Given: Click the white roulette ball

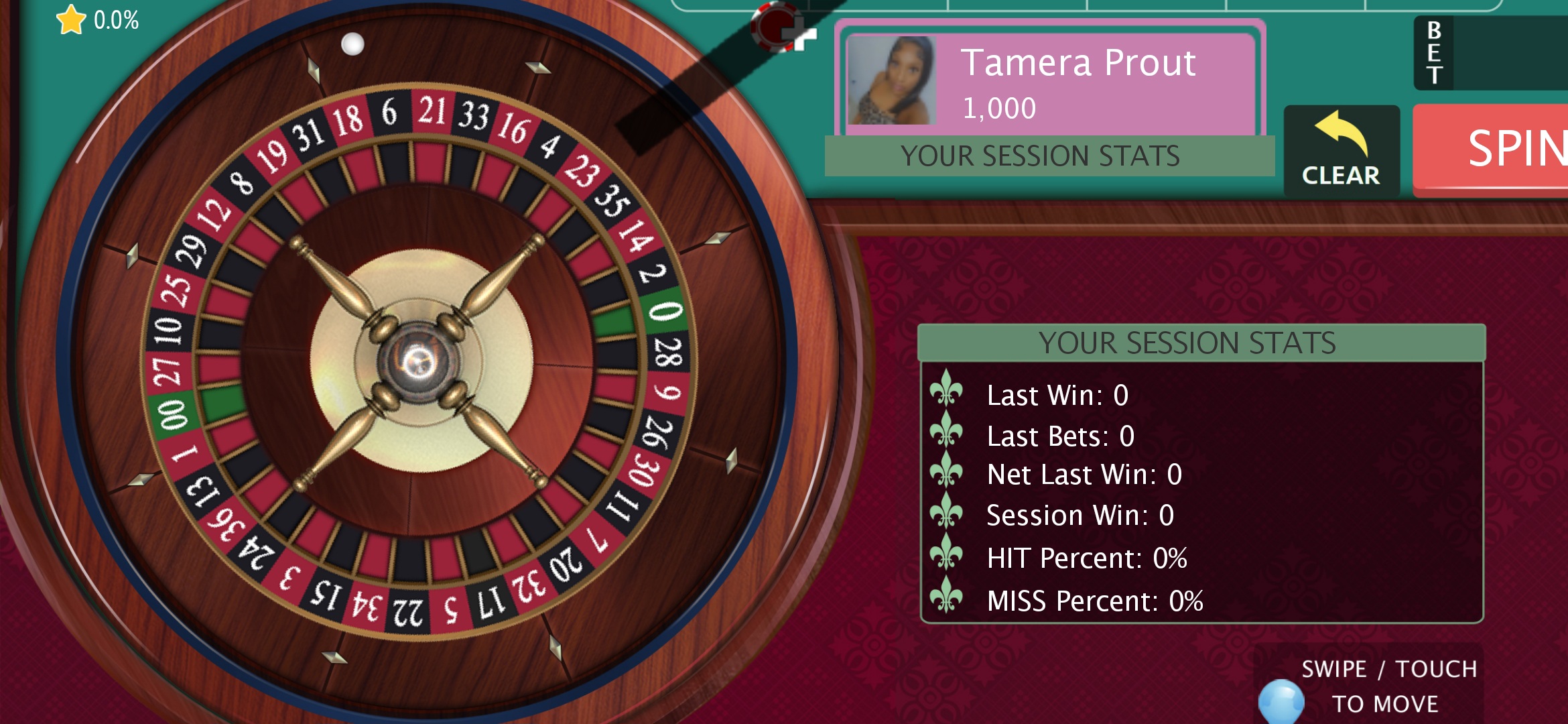Looking at the screenshot, I should pyautogui.click(x=354, y=44).
